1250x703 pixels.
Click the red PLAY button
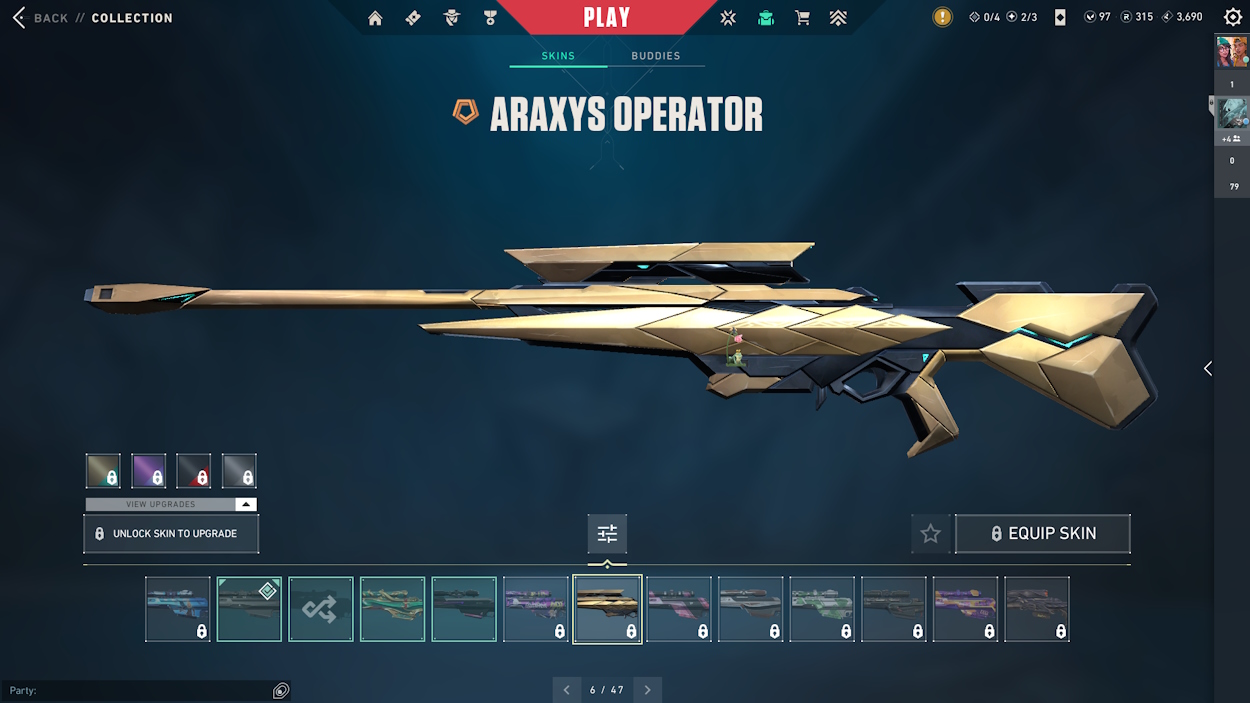[x=606, y=18]
